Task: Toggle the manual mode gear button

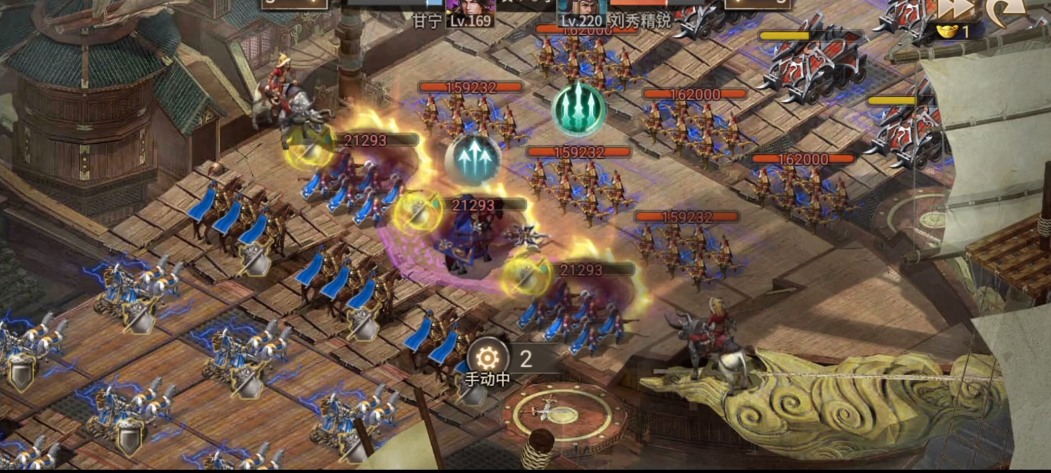Action: 488,357
